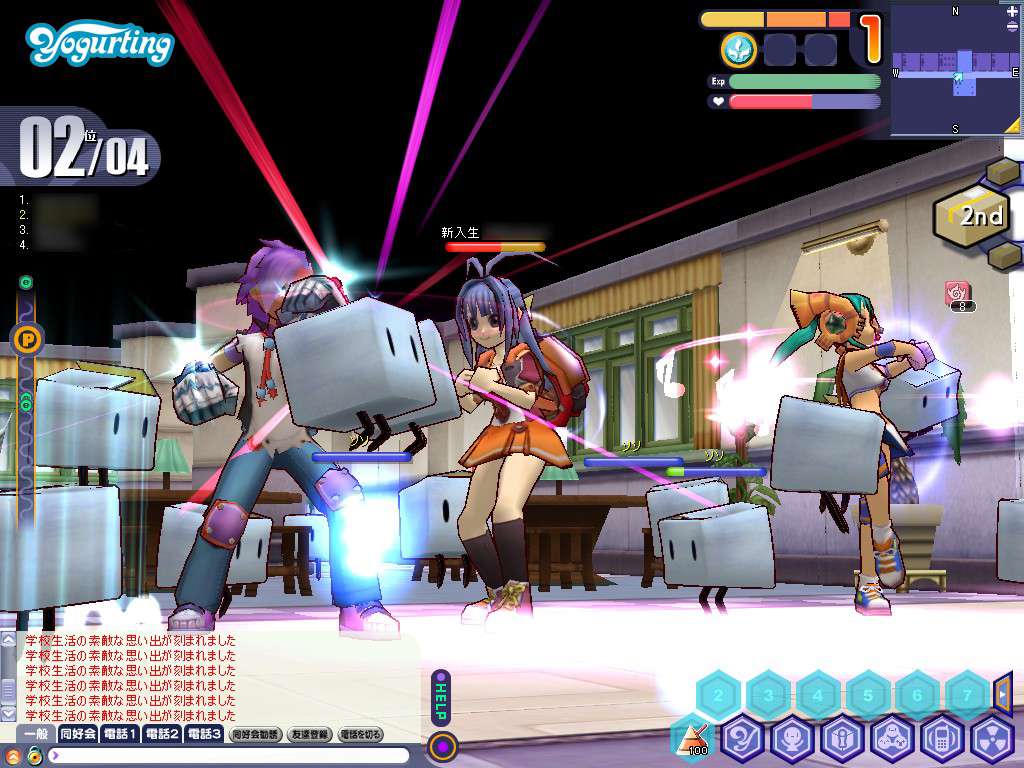Select the 電話1 chat tab
This screenshot has width=1024, height=768.
(x=120, y=734)
